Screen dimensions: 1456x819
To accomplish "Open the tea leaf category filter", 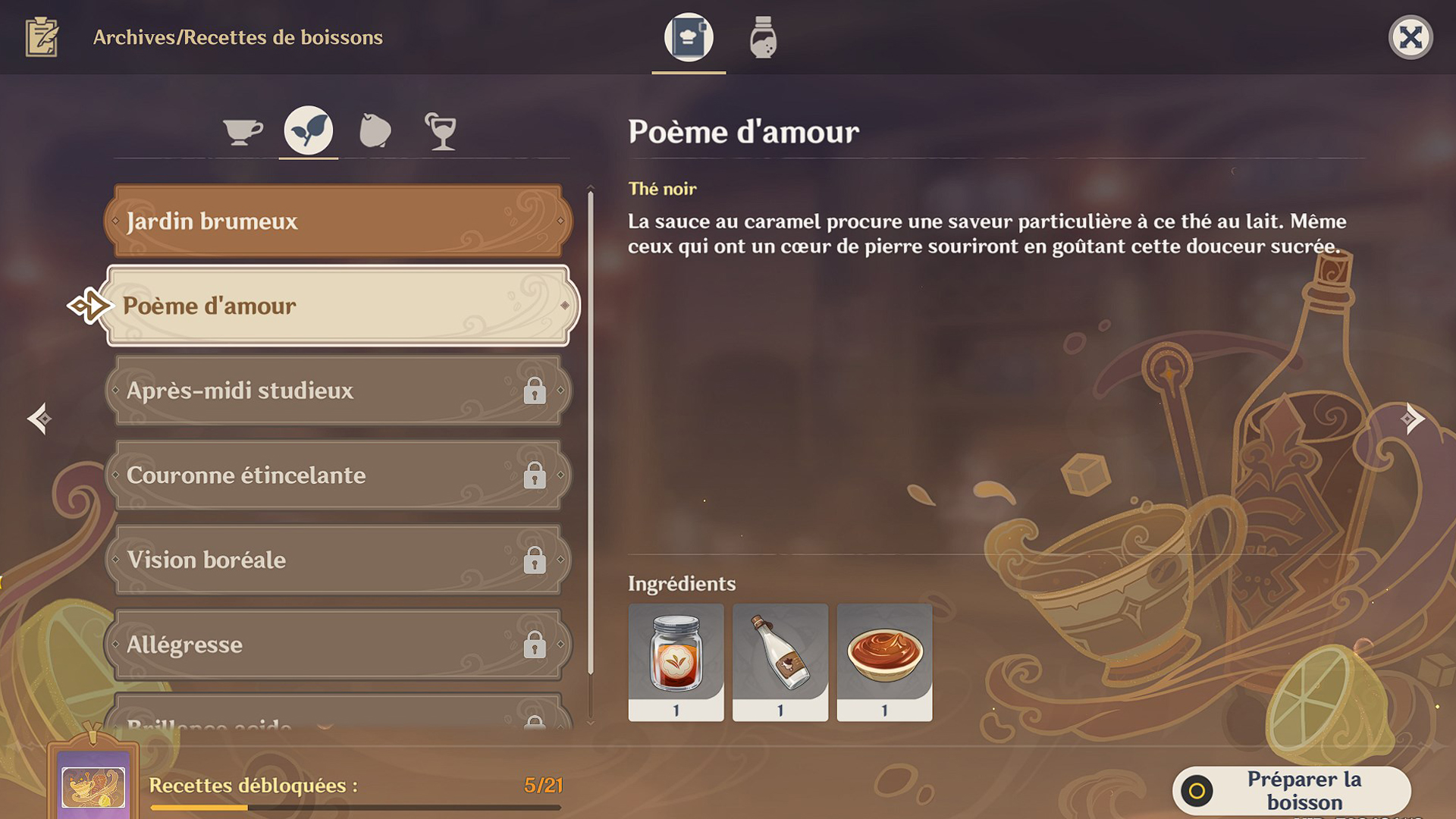I will pyautogui.click(x=307, y=130).
